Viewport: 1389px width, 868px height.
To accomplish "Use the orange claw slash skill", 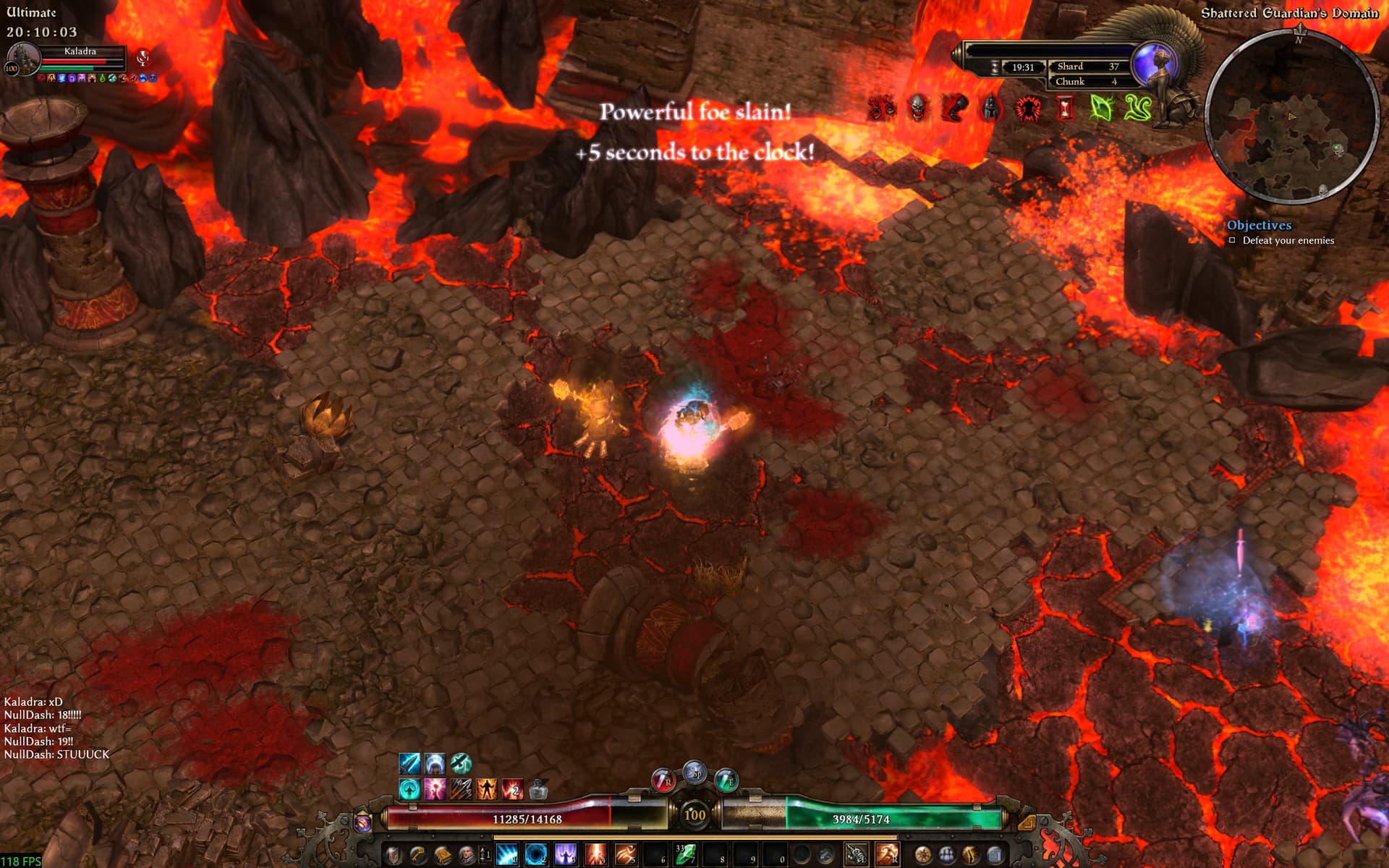I will pyautogui.click(x=625, y=855).
